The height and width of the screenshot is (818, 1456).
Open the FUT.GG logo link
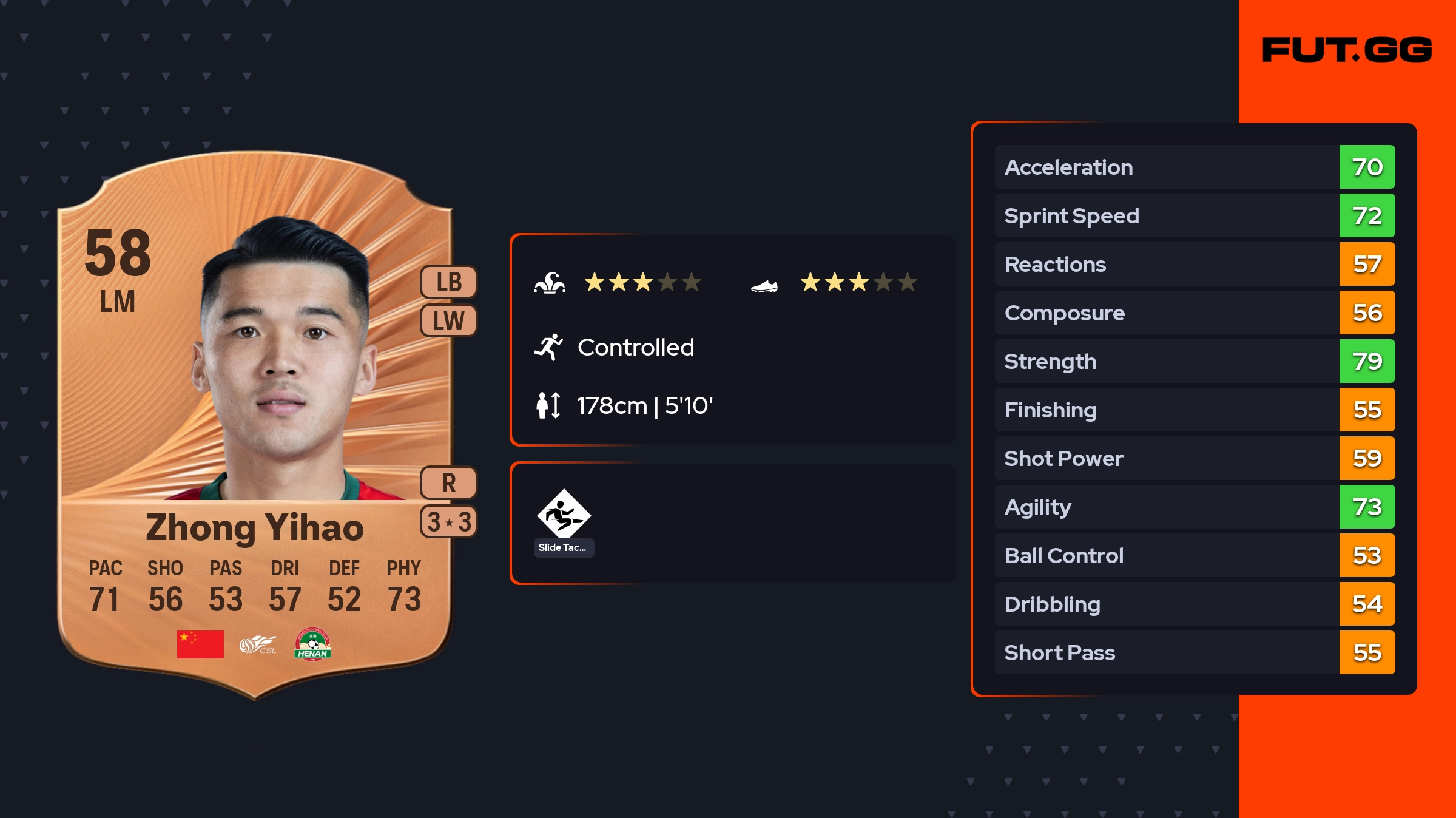(1347, 50)
